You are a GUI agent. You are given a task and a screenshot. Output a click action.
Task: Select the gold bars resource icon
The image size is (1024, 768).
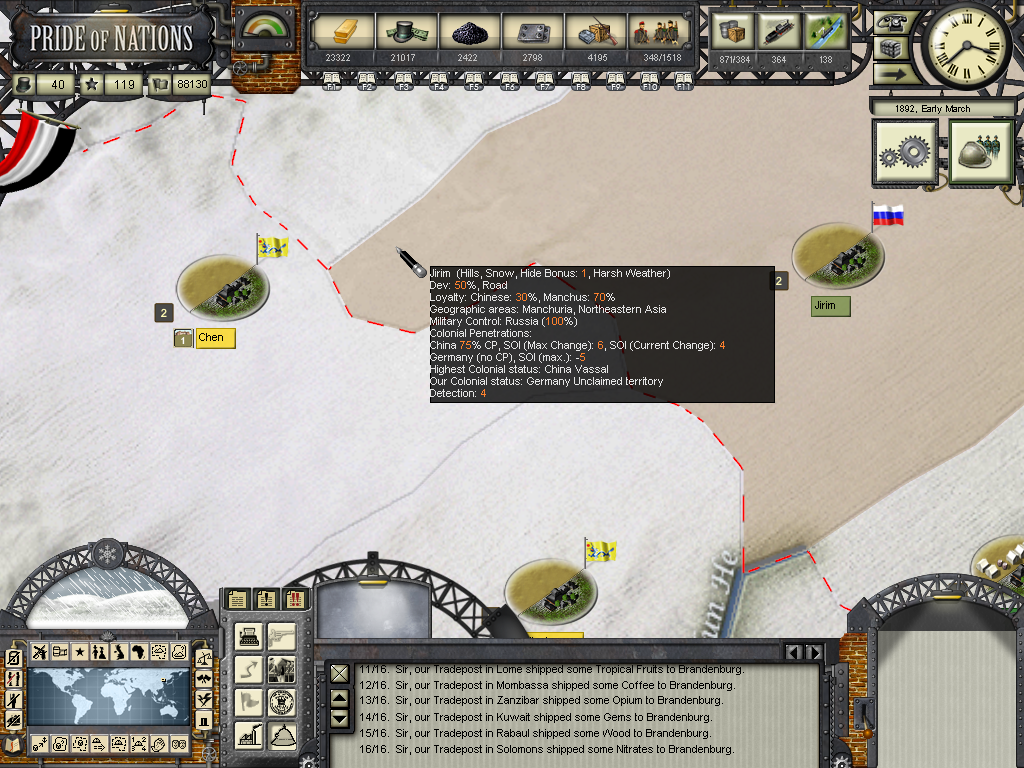[x=341, y=33]
